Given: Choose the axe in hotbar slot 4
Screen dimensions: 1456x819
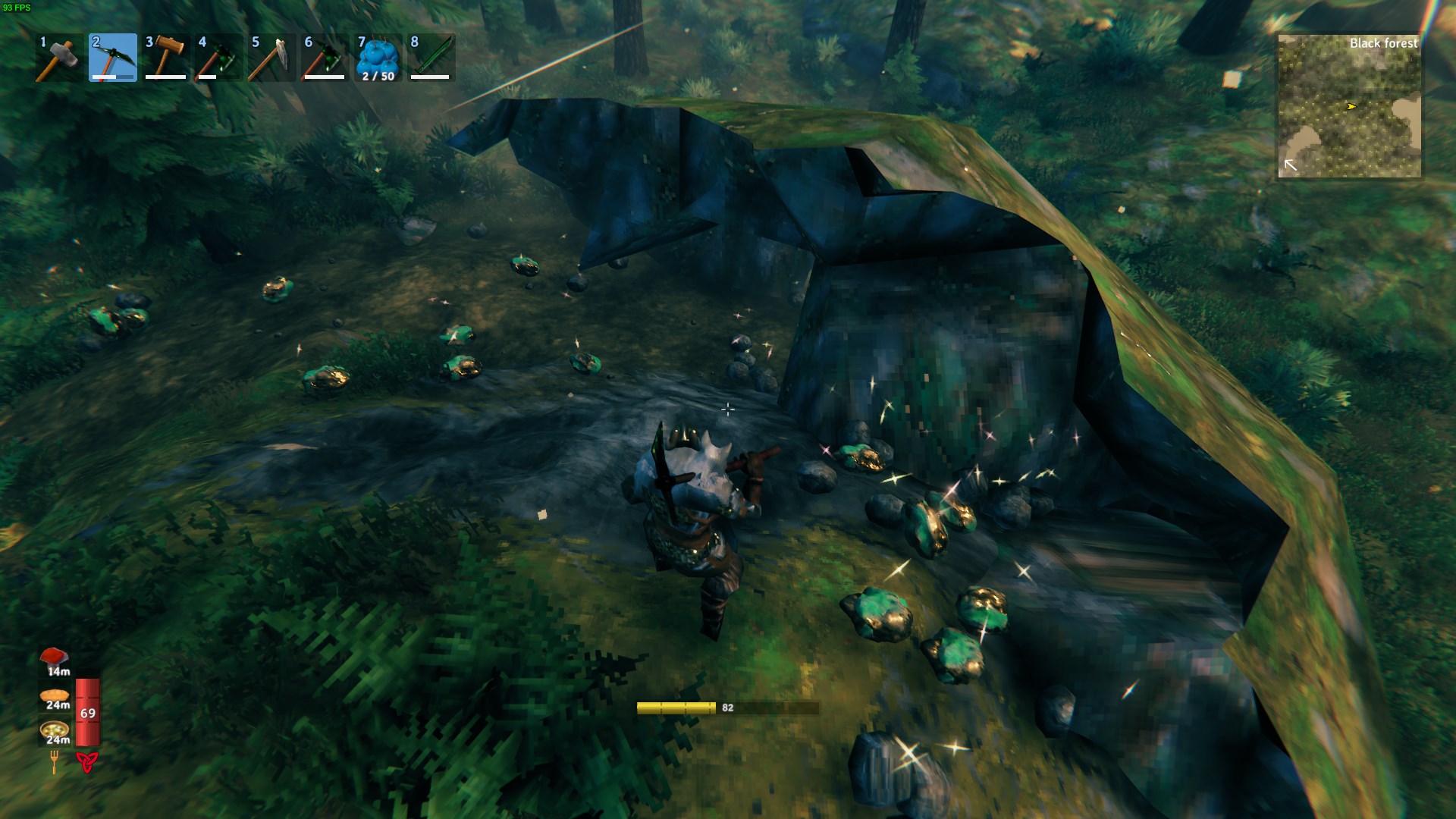Looking at the screenshot, I should [218, 58].
